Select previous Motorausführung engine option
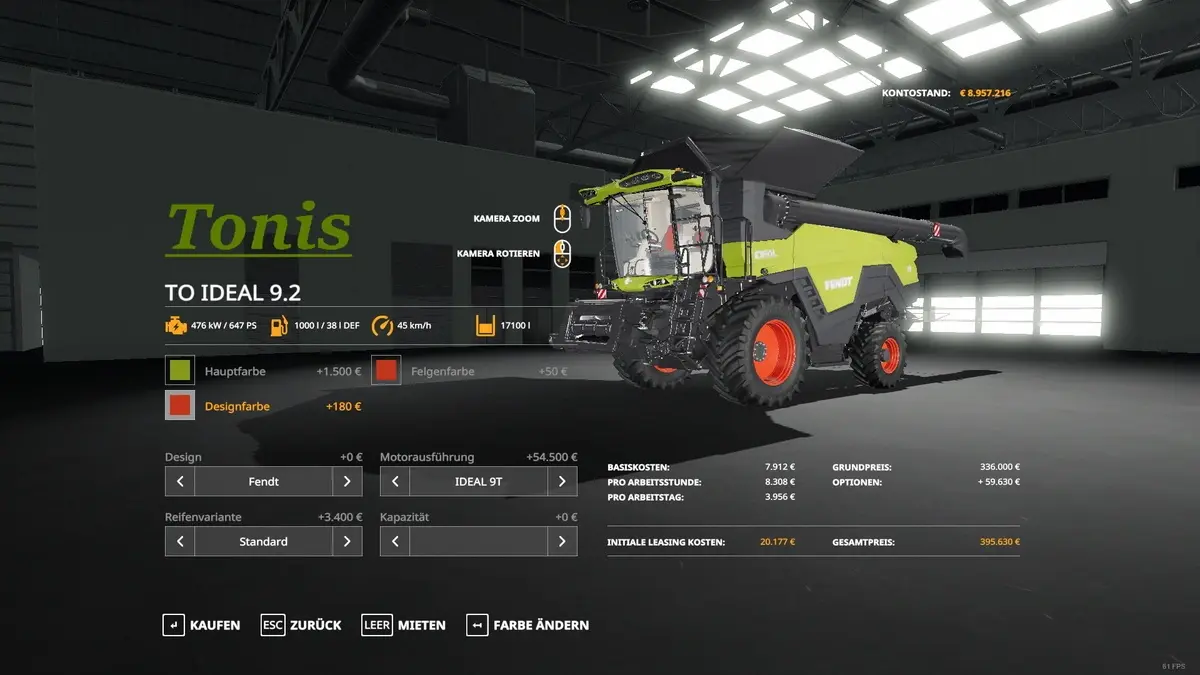 tap(395, 481)
